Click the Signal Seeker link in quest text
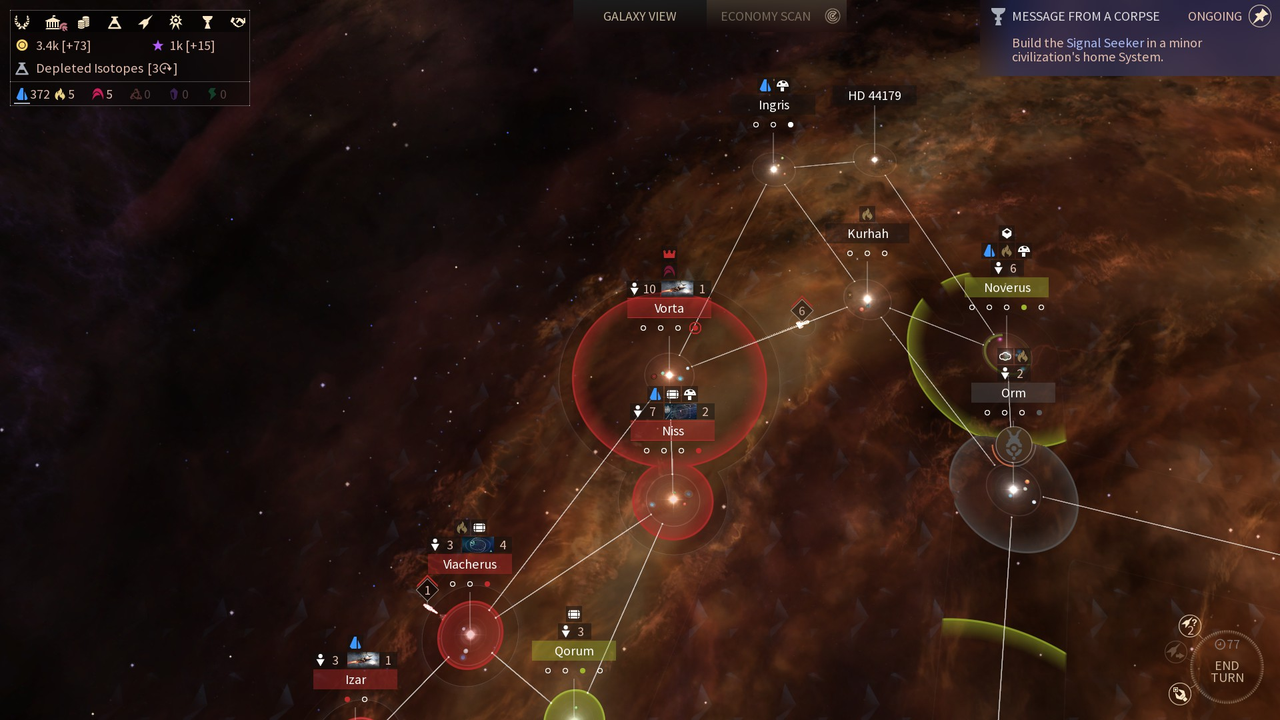Screen dimensions: 1280x720 [x=1104, y=43]
